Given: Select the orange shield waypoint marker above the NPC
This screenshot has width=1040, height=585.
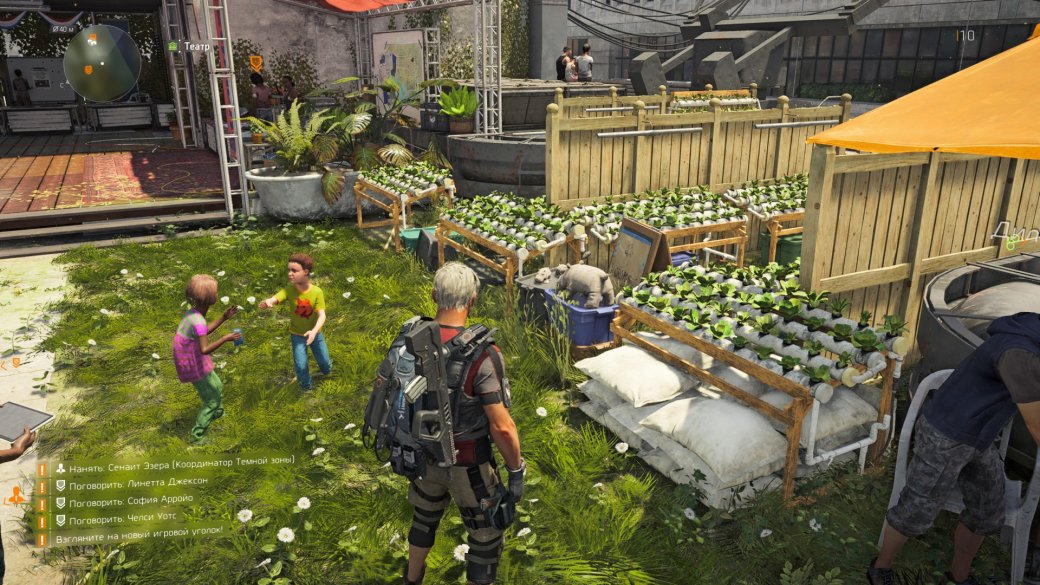Looking at the screenshot, I should [256, 63].
